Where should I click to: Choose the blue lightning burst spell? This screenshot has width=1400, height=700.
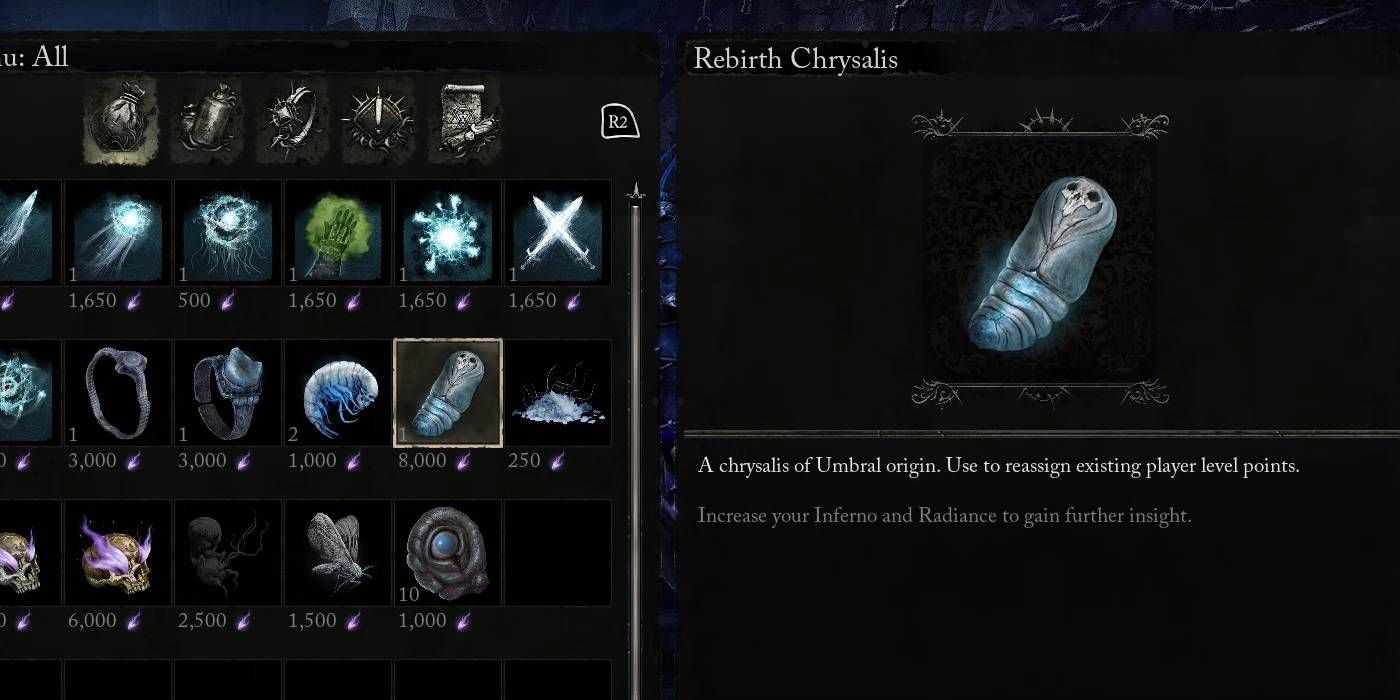point(448,233)
